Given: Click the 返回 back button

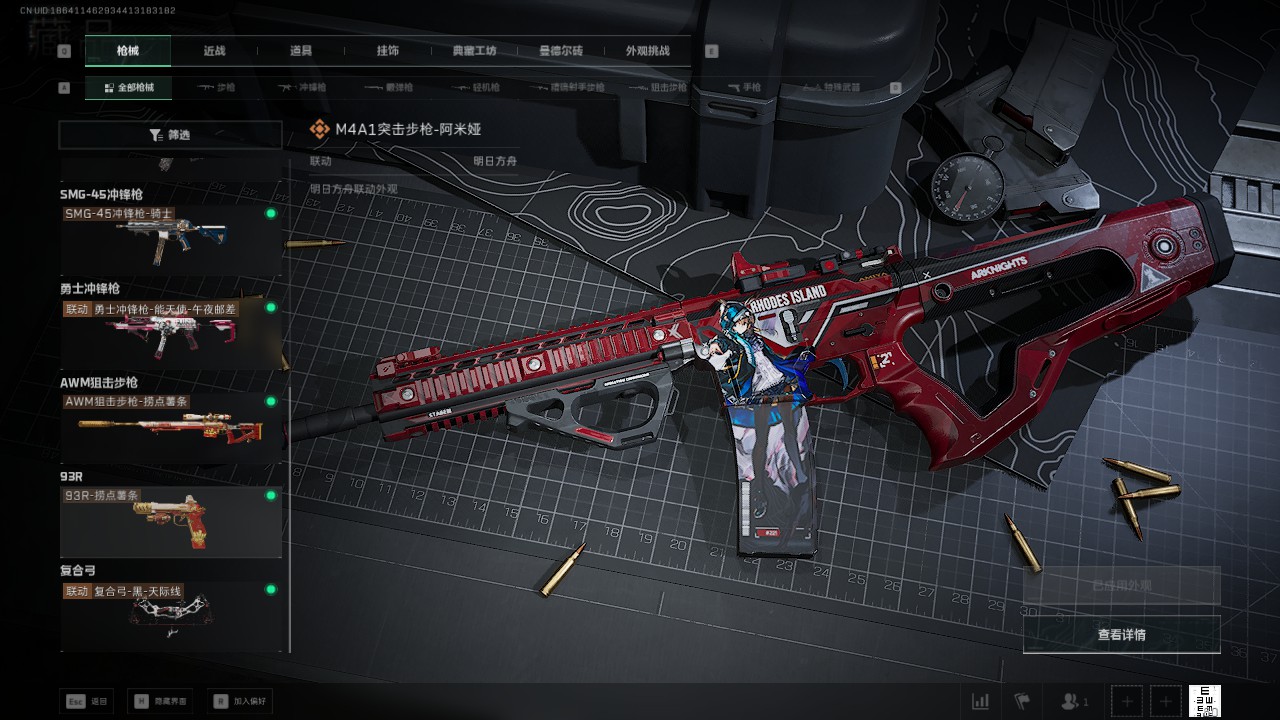Looking at the screenshot, I should pyautogui.click(x=87, y=702).
